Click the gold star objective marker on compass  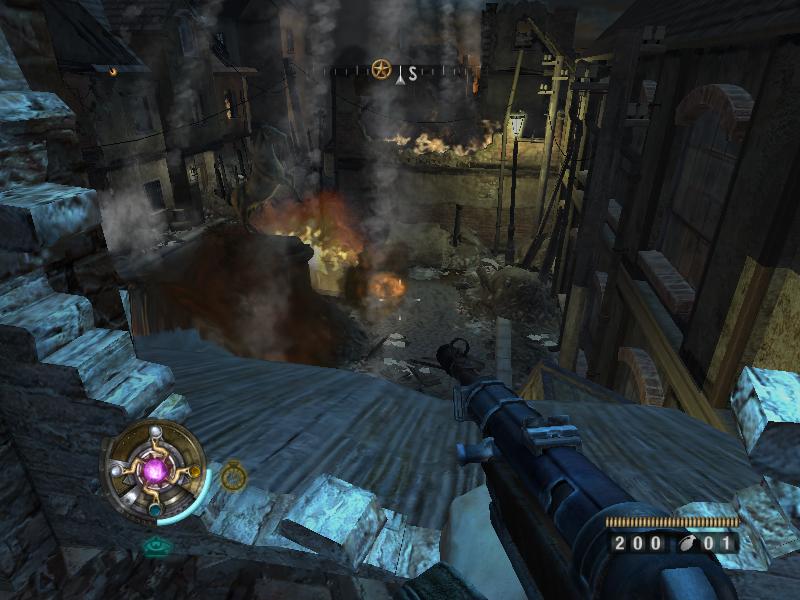(x=380, y=69)
